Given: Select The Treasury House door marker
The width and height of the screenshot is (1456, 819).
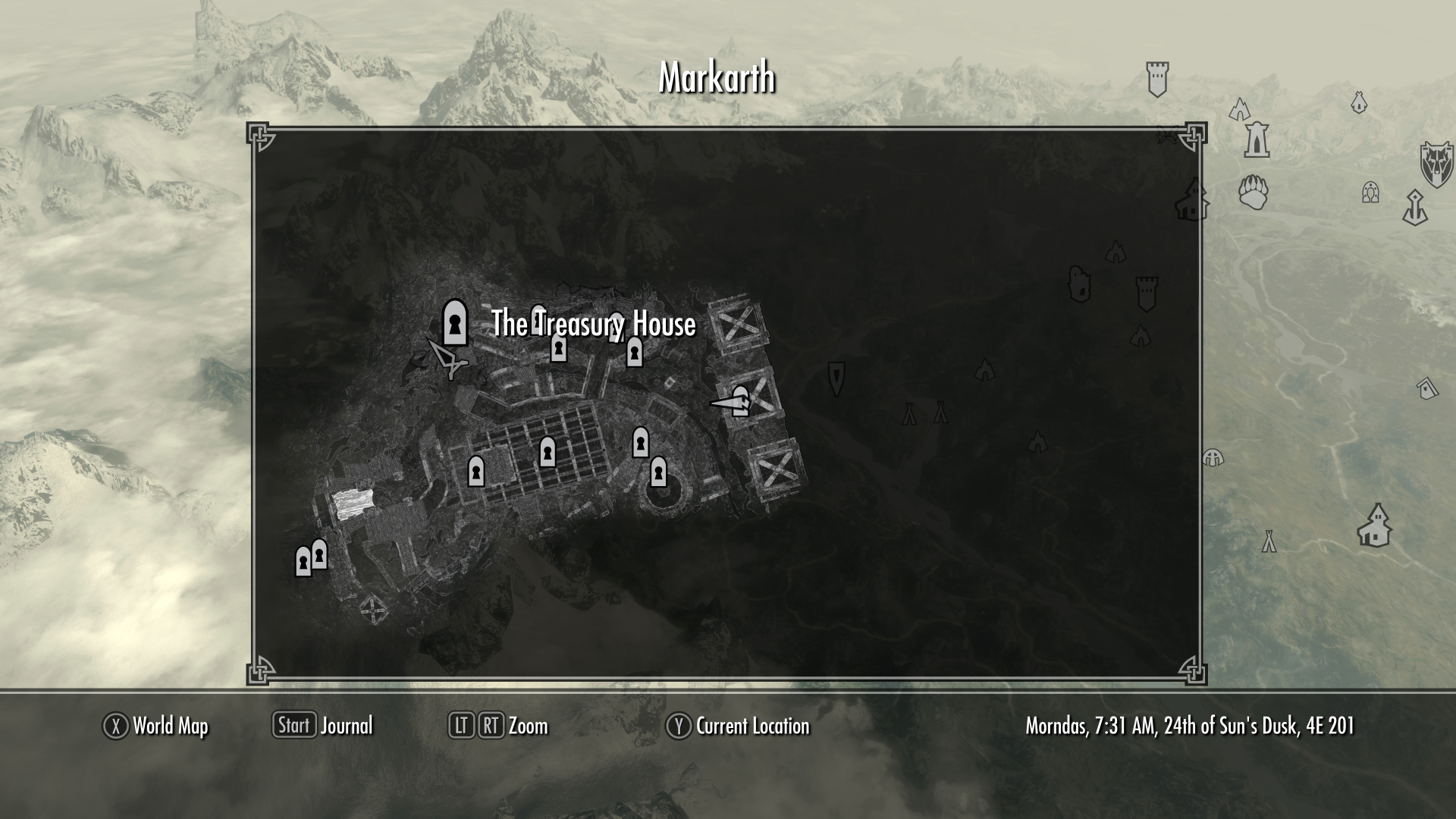Looking at the screenshot, I should click(x=454, y=322).
